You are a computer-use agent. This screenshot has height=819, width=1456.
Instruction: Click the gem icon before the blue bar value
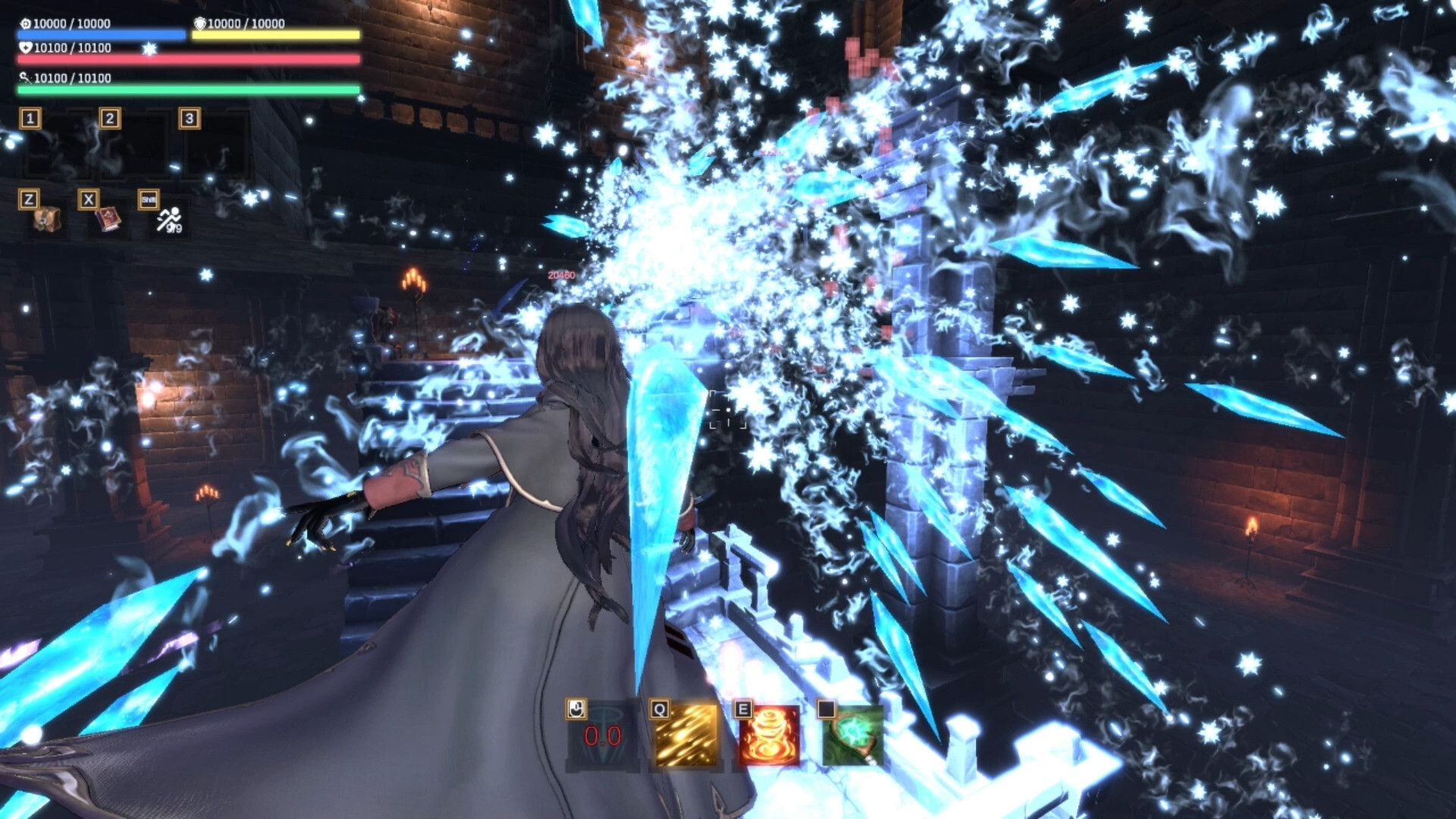[24, 24]
